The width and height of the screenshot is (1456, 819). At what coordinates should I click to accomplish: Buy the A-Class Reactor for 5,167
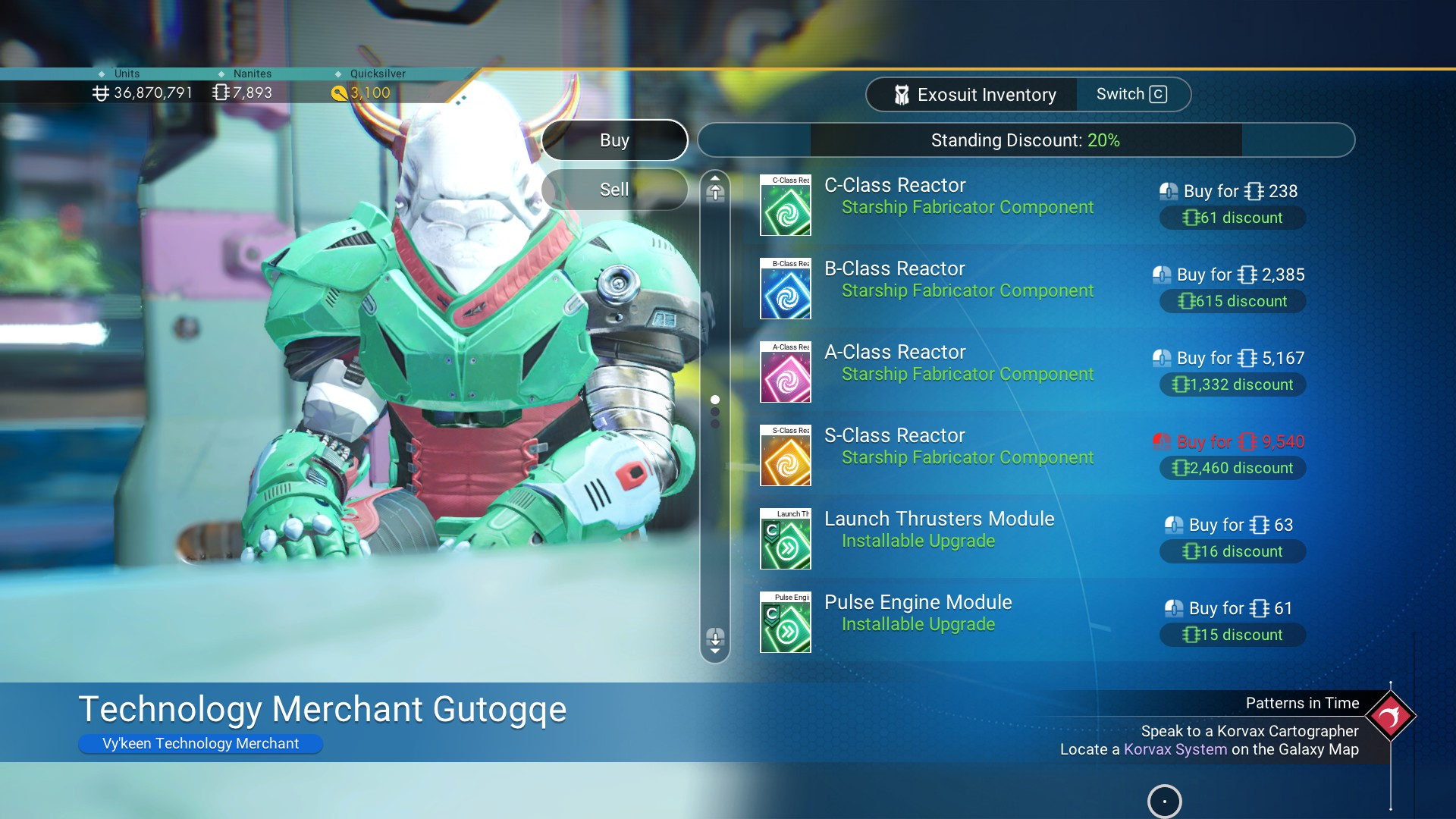pyautogui.click(x=1229, y=358)
